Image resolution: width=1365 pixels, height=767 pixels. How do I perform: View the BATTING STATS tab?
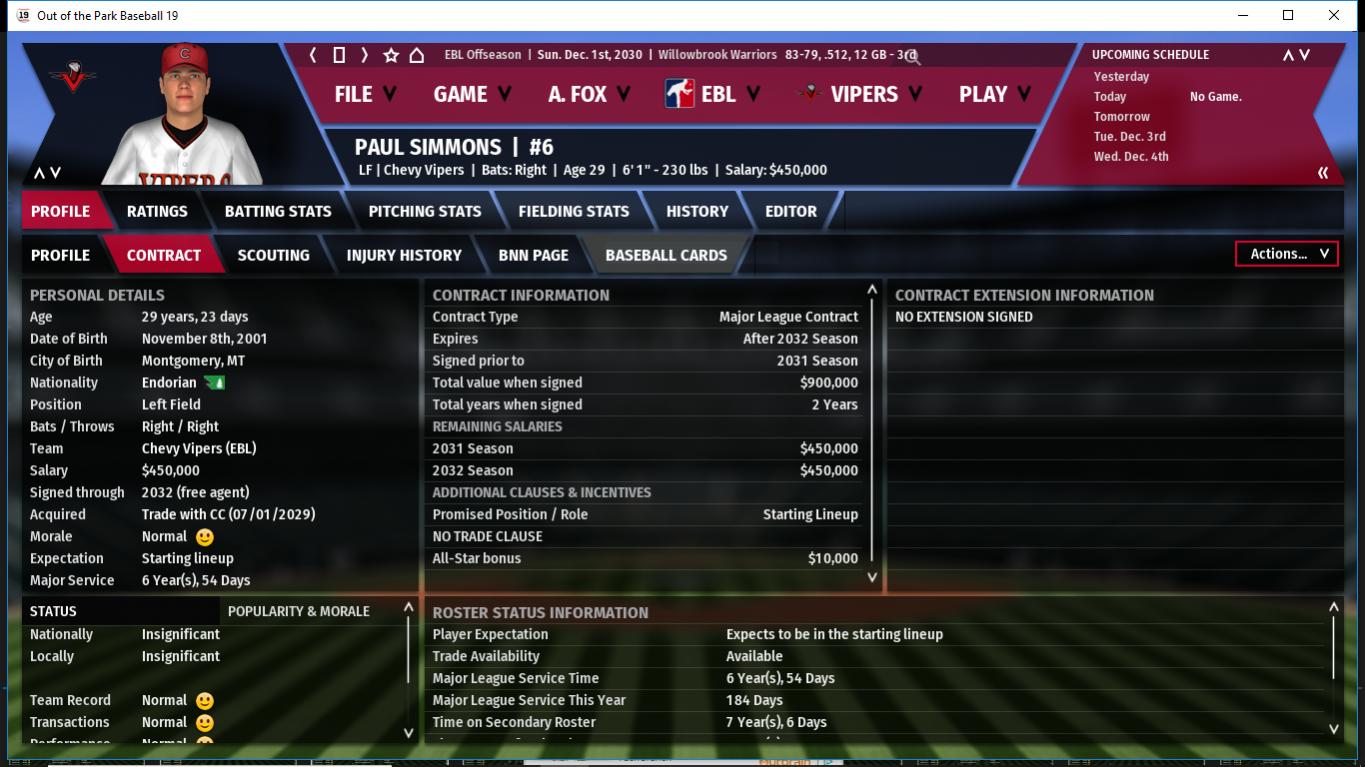coord(278,211)
